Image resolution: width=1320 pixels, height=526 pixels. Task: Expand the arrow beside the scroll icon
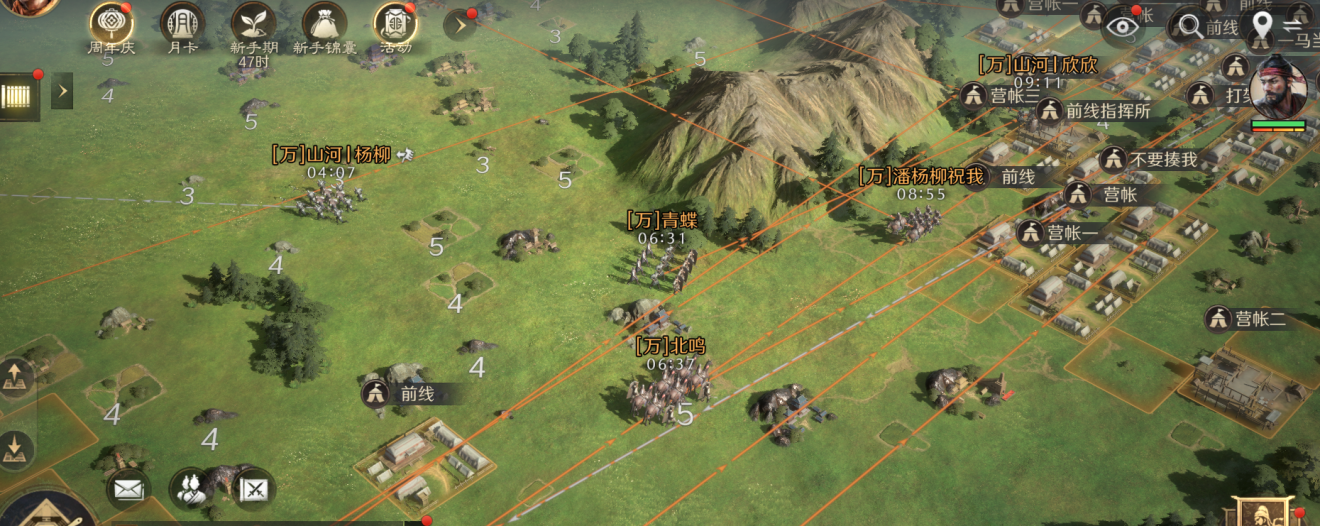(62, 91)
